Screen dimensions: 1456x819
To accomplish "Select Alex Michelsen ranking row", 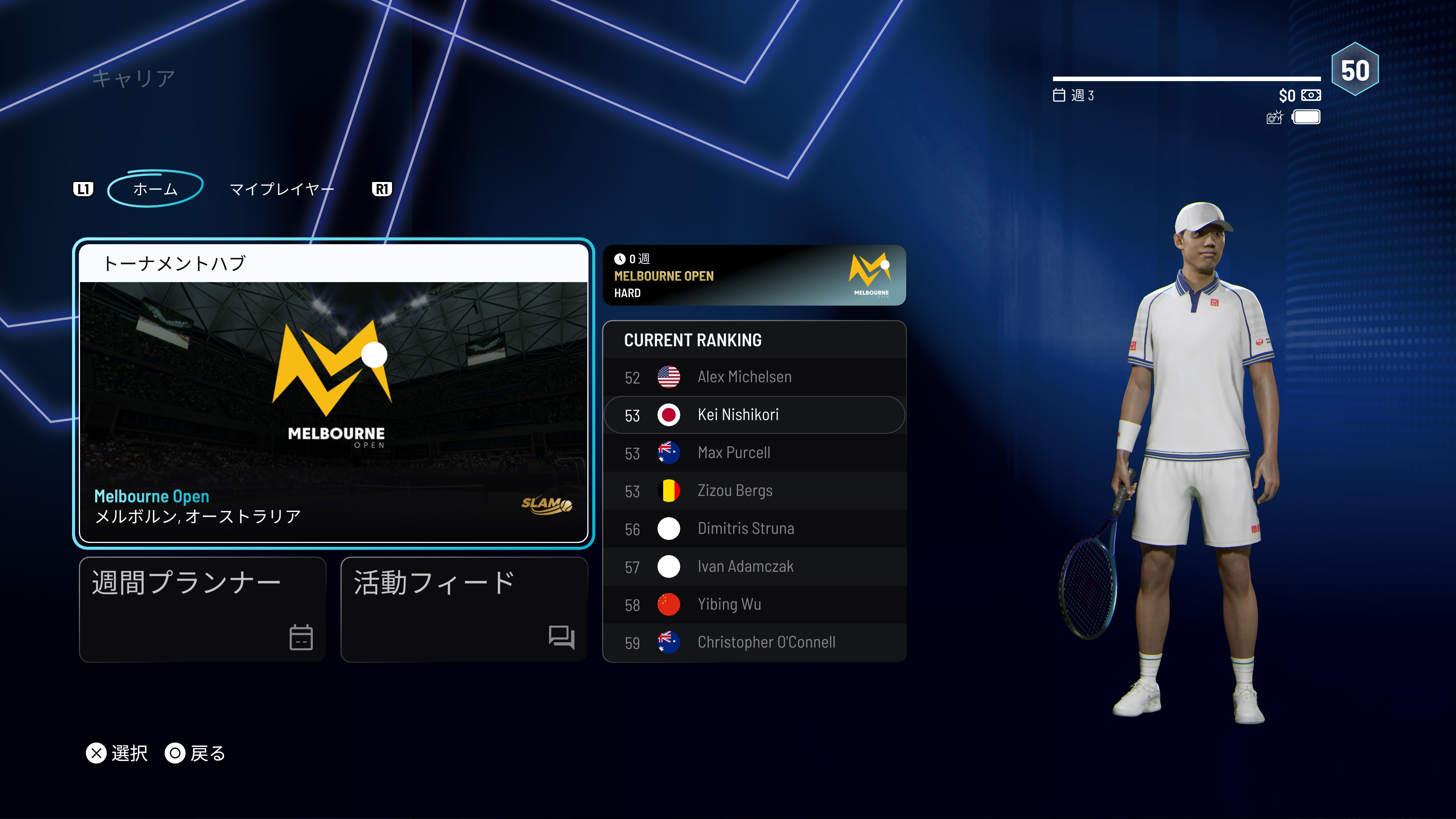I will (754, 377).
